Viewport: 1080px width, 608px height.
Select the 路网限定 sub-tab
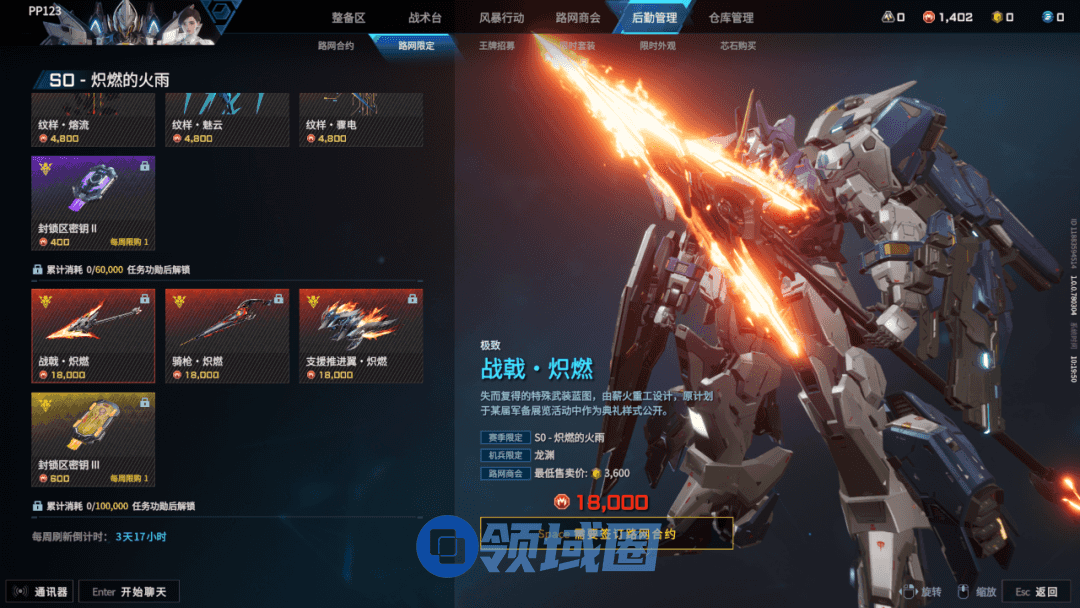click(416, 46)
